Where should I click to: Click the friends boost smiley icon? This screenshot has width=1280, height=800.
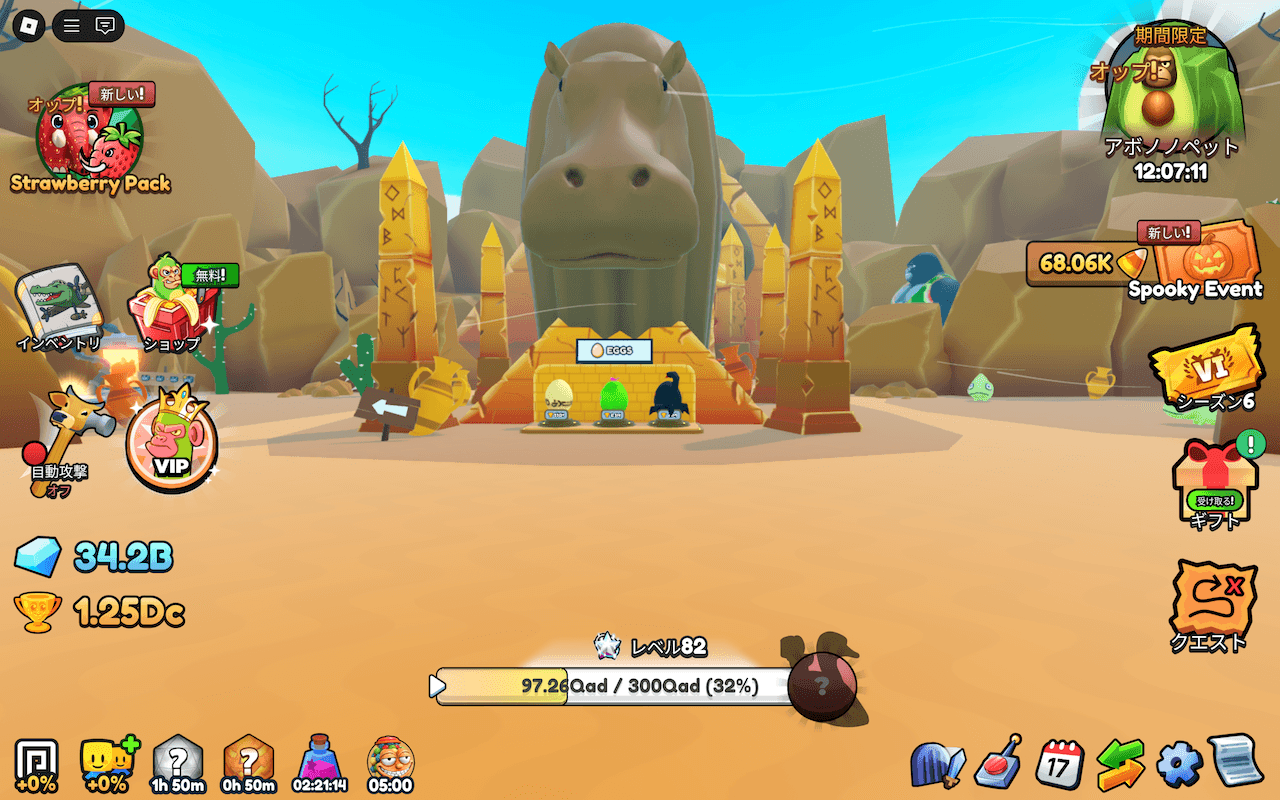pyautogui.click(x=108, y=764)
